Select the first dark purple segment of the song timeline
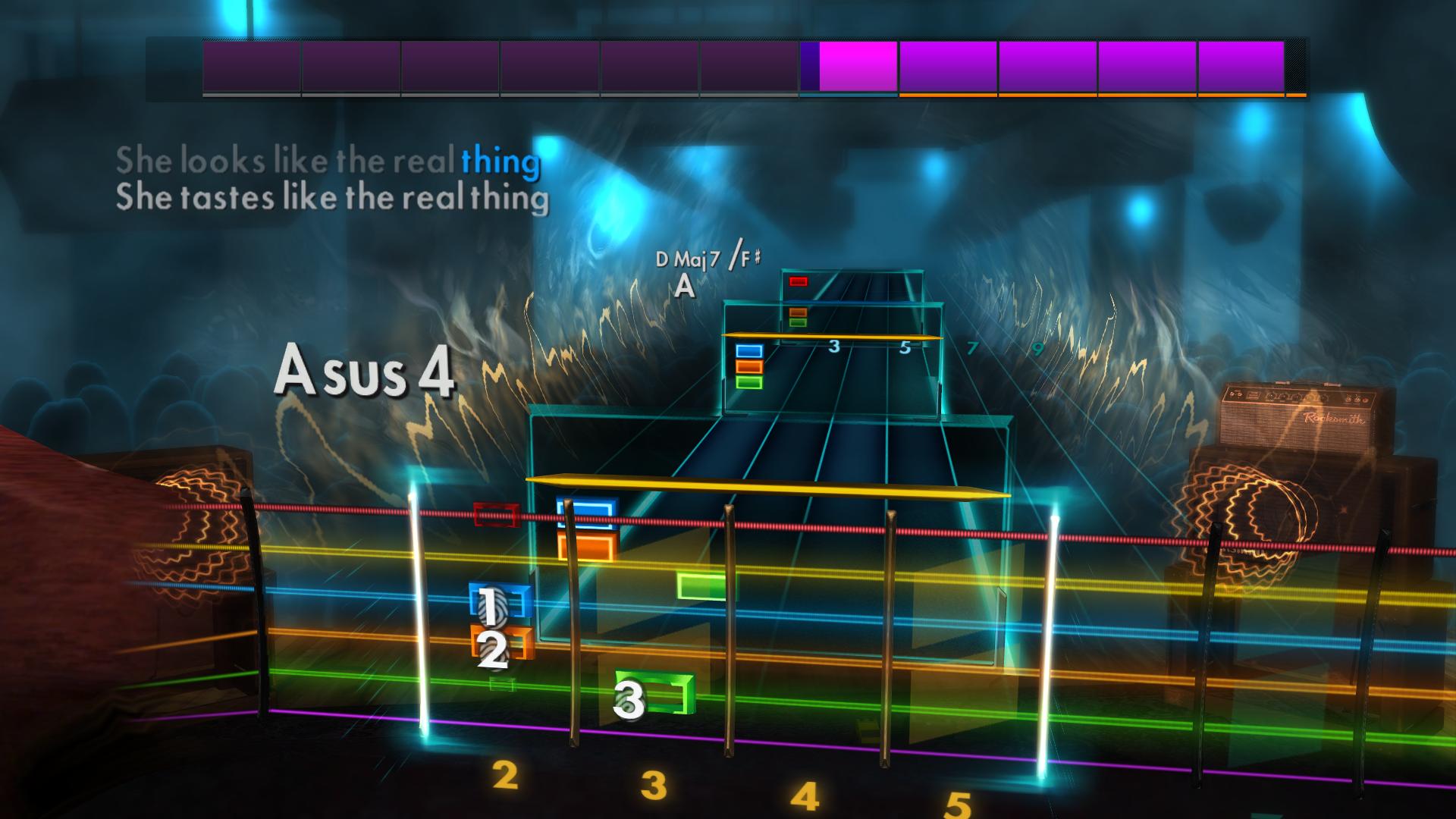Image resolution: width=1456 pixels, height=819 pixels. [250, 68]
